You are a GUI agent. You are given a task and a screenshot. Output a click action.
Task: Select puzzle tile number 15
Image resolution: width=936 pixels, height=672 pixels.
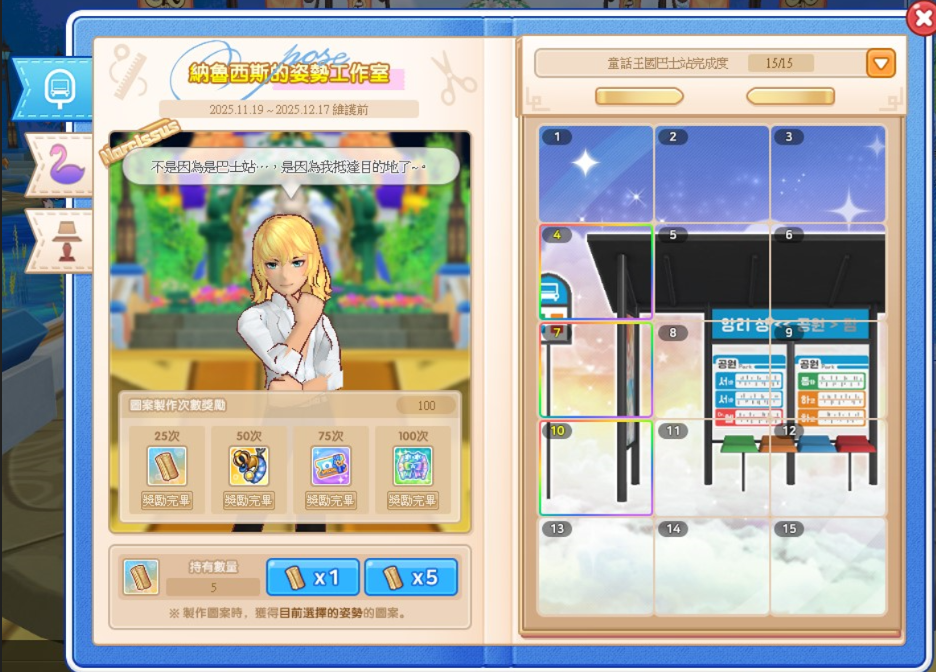(828, 565)
